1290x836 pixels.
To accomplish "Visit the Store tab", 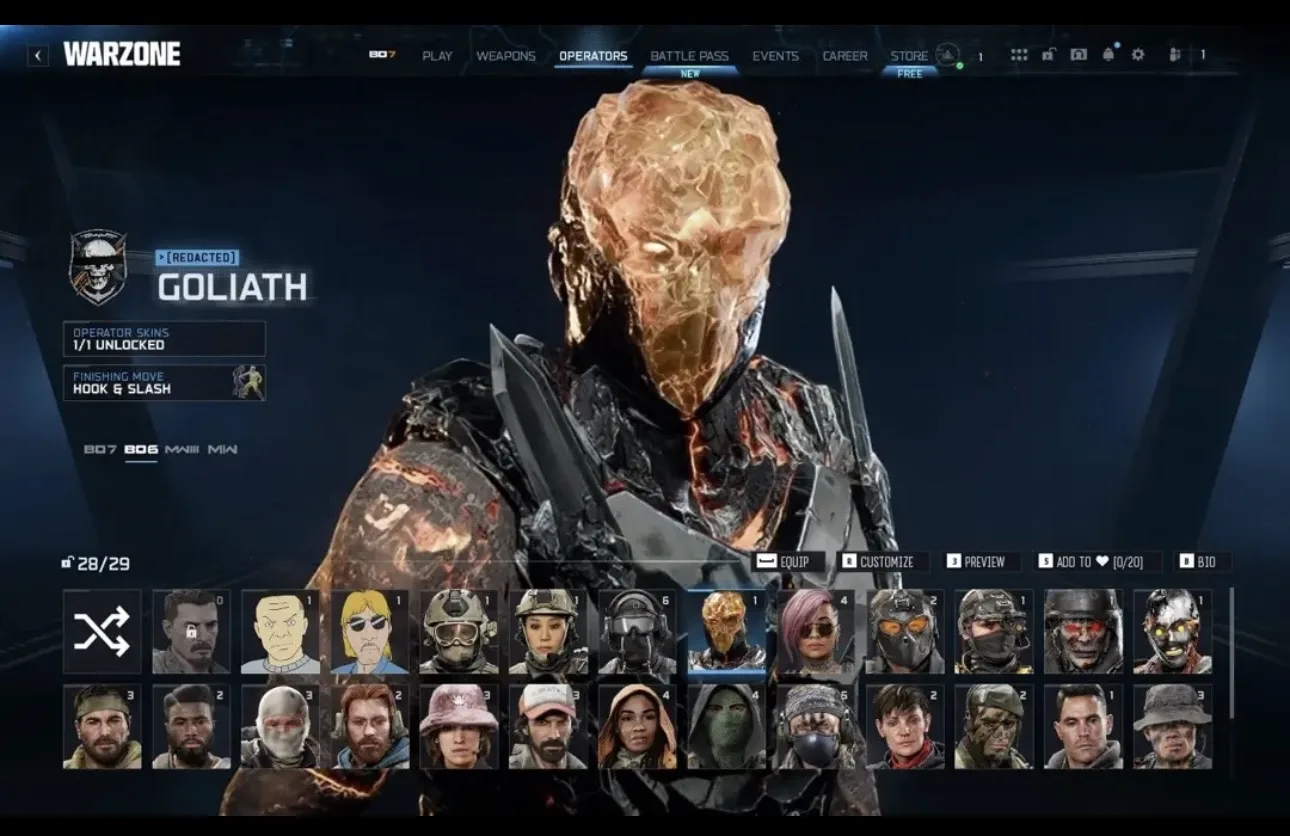I will [909, 56].
